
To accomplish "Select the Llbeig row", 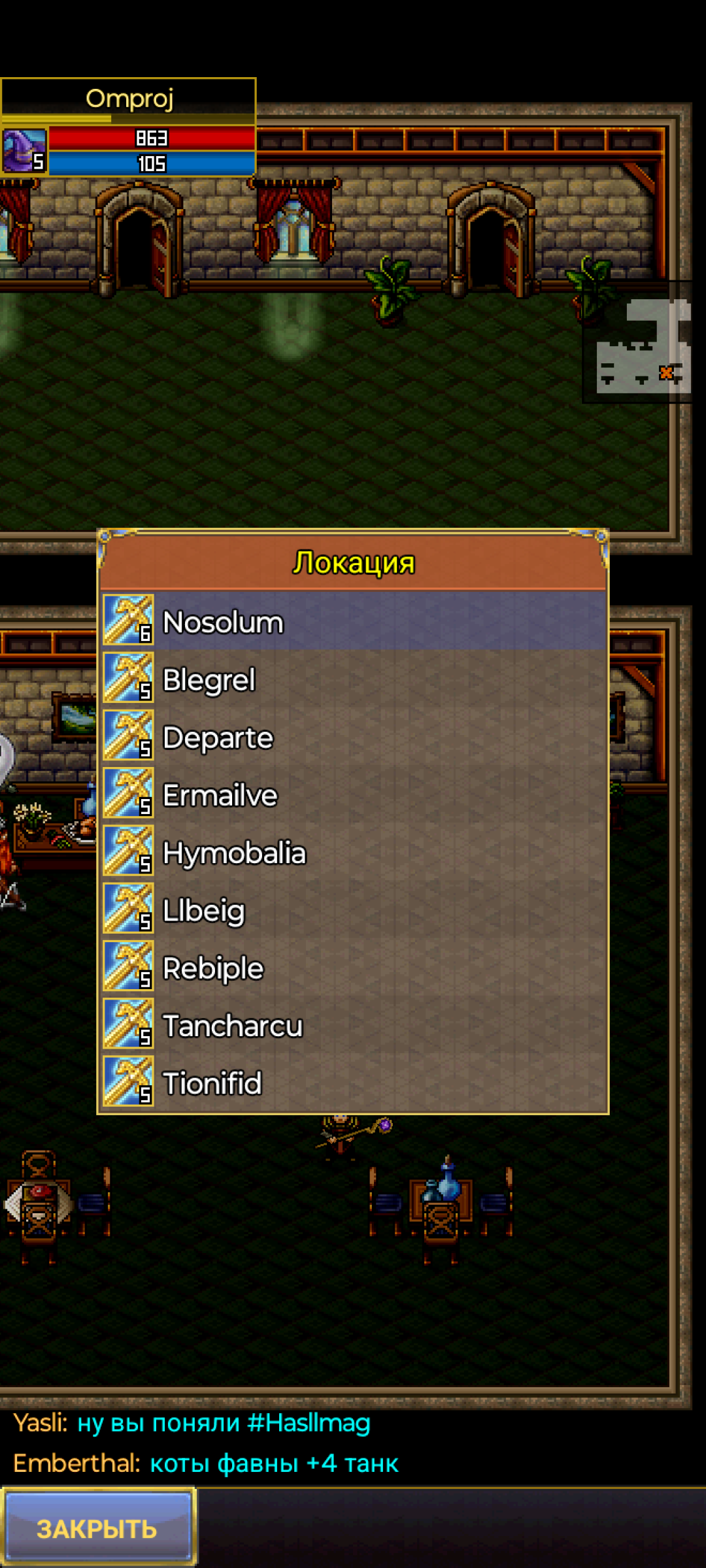I will pyautogui.click(x=353, y=910).
